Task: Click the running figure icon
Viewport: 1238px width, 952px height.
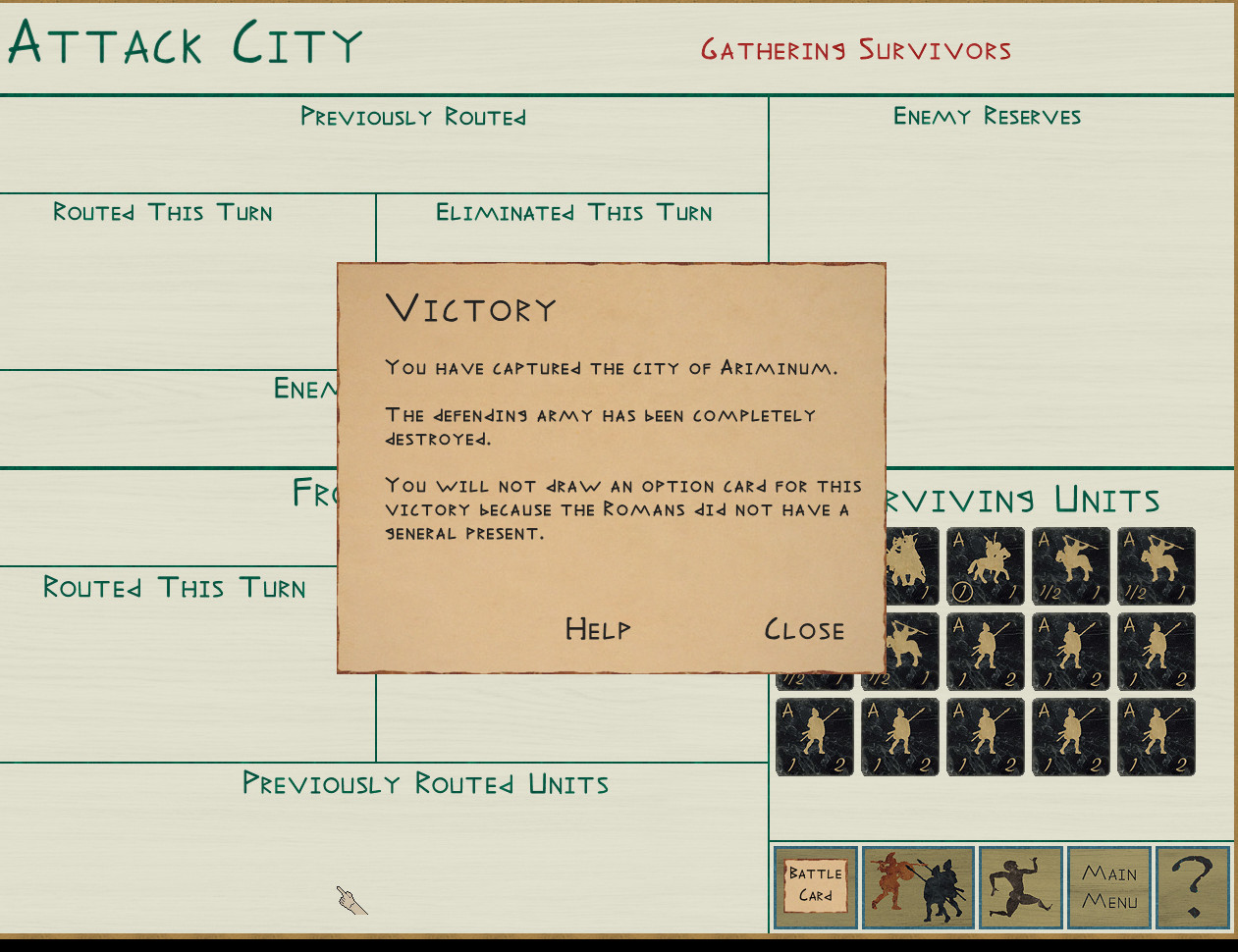Action: click(1020, 886)
